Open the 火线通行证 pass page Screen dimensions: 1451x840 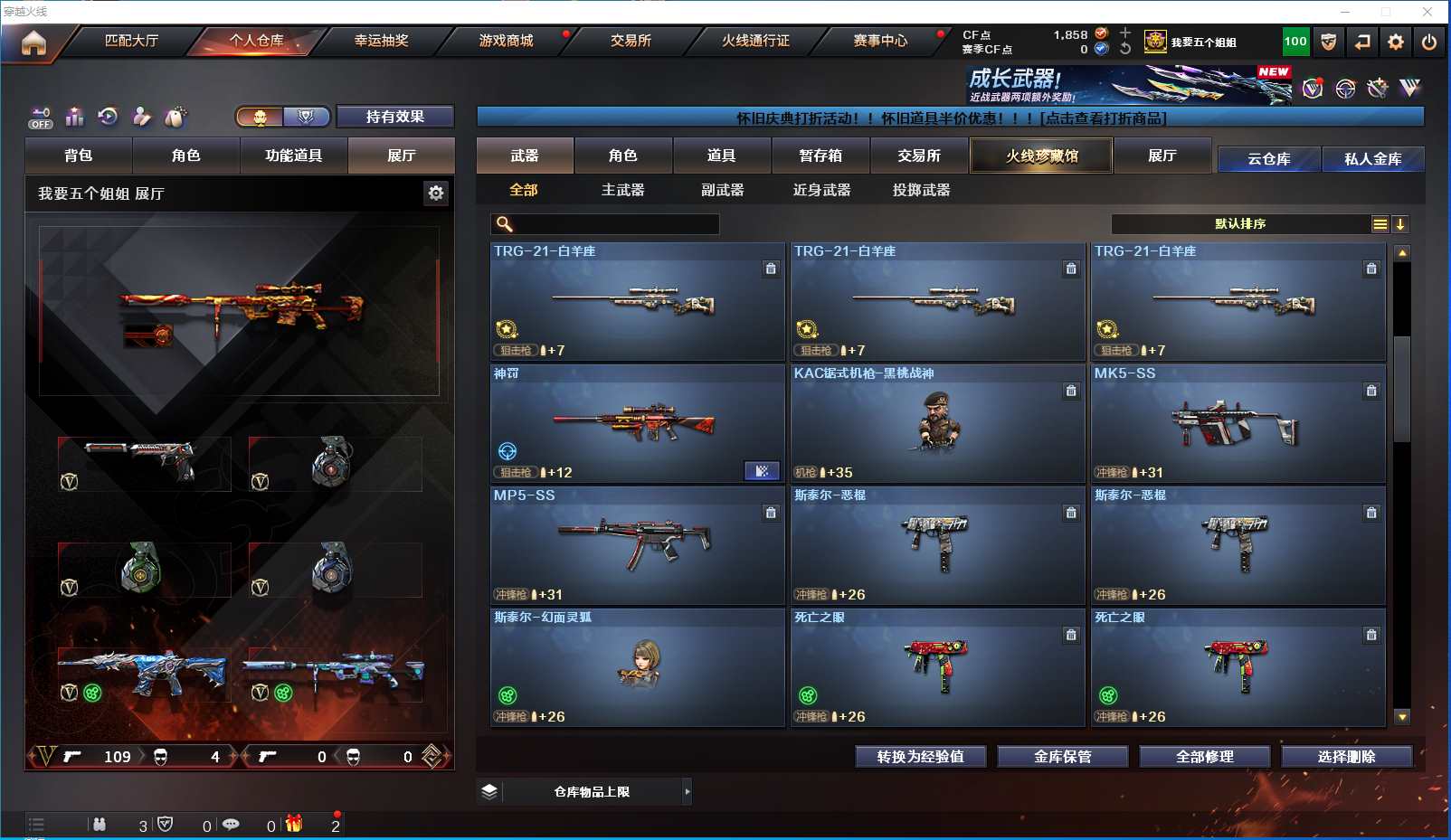pyautogui.click(x=755, y=41)
